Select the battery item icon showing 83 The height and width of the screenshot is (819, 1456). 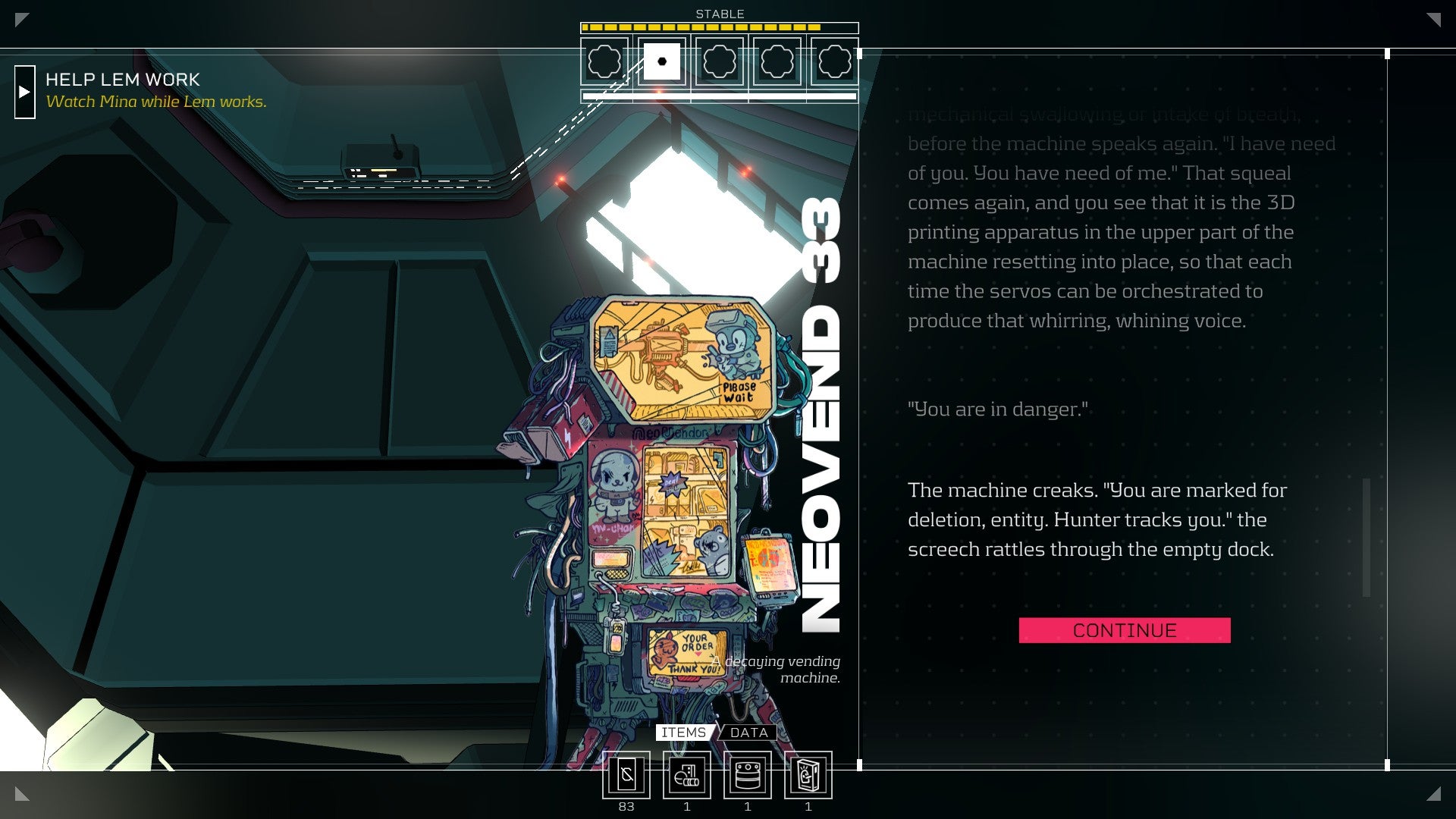[626, 776]
